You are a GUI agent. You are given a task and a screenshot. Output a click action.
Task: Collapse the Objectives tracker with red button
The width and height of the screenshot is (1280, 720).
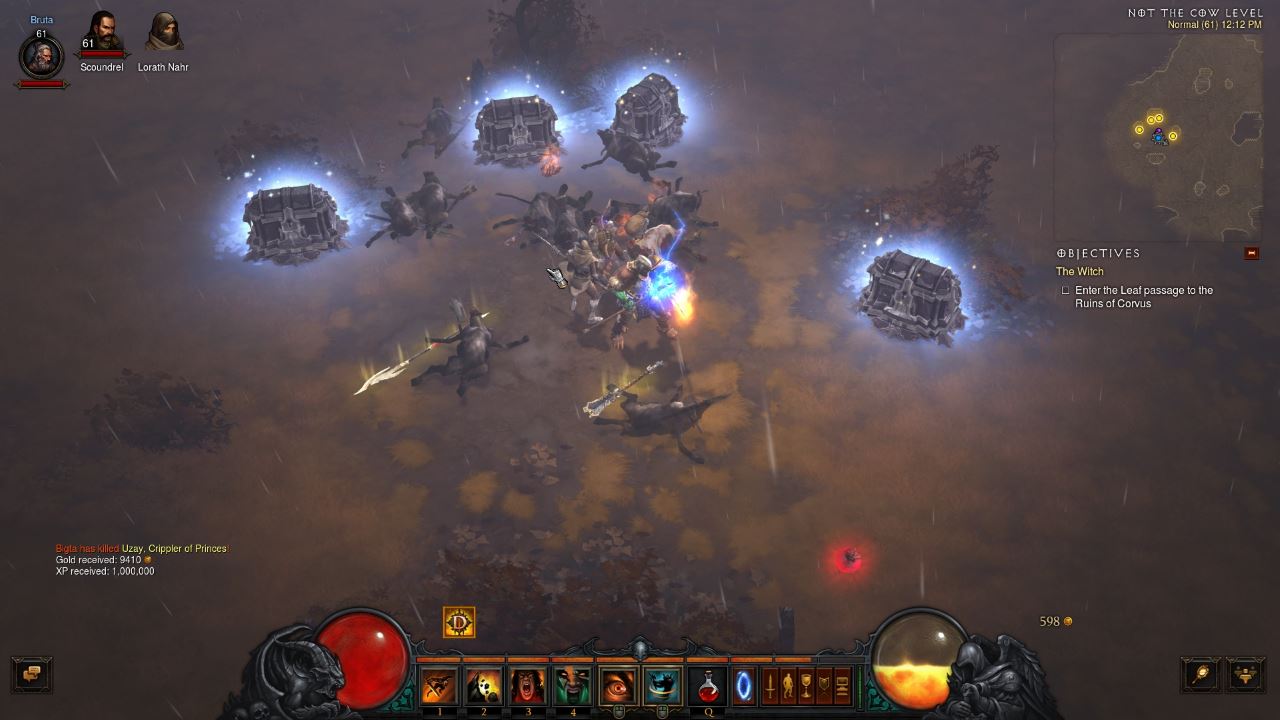1251,254
